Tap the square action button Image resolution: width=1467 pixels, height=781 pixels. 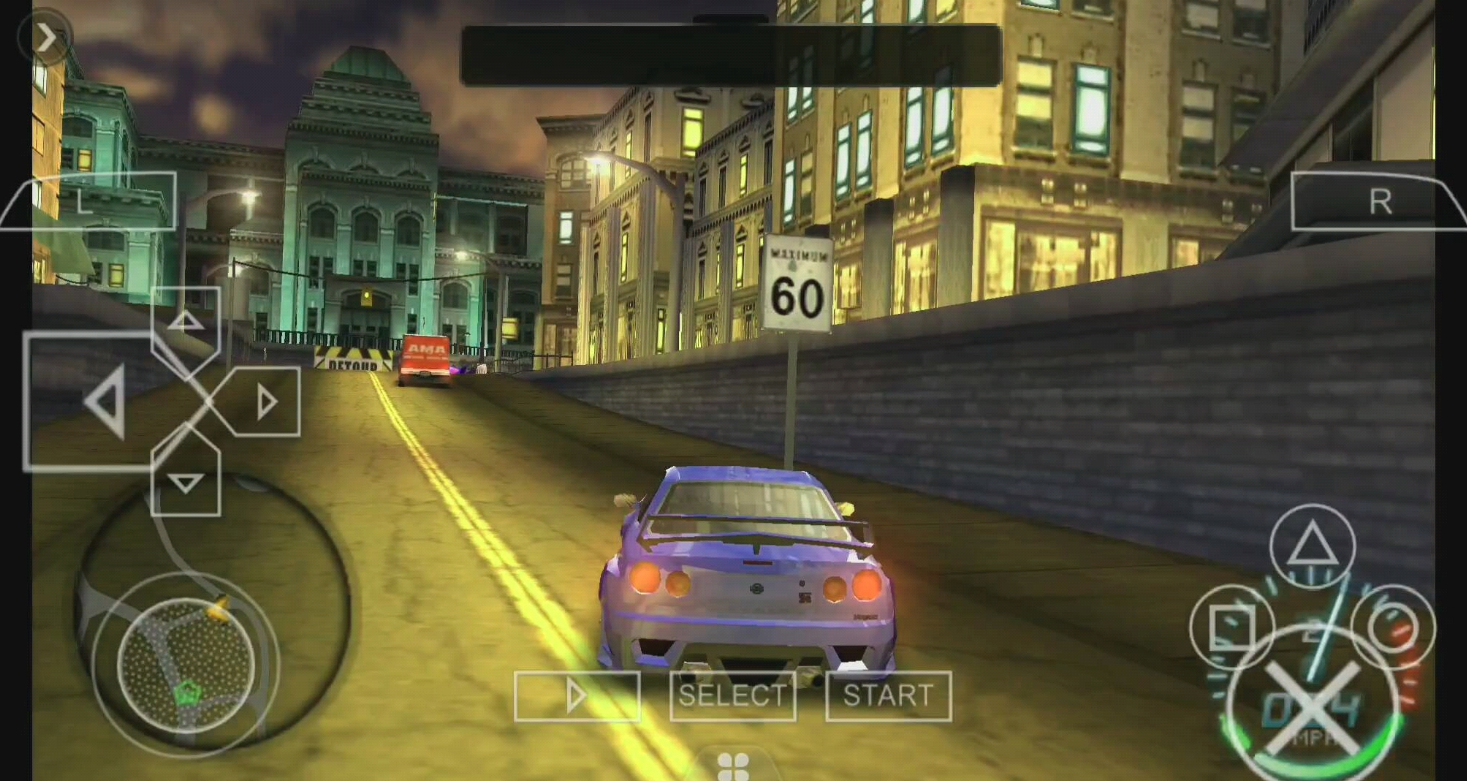pyautogui.click(x=1231, y=628)
